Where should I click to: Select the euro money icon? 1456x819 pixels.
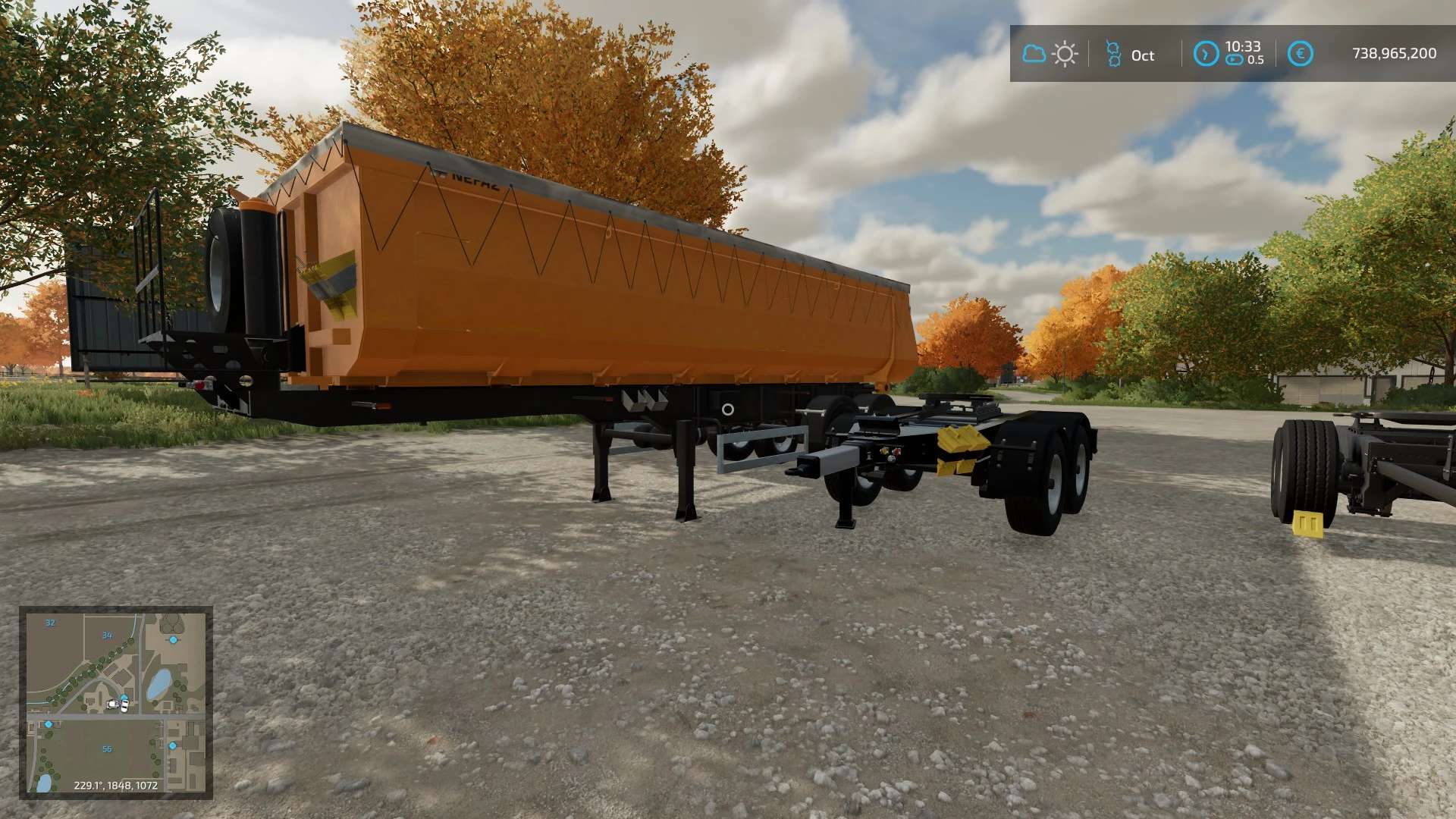coord(1300,54)
